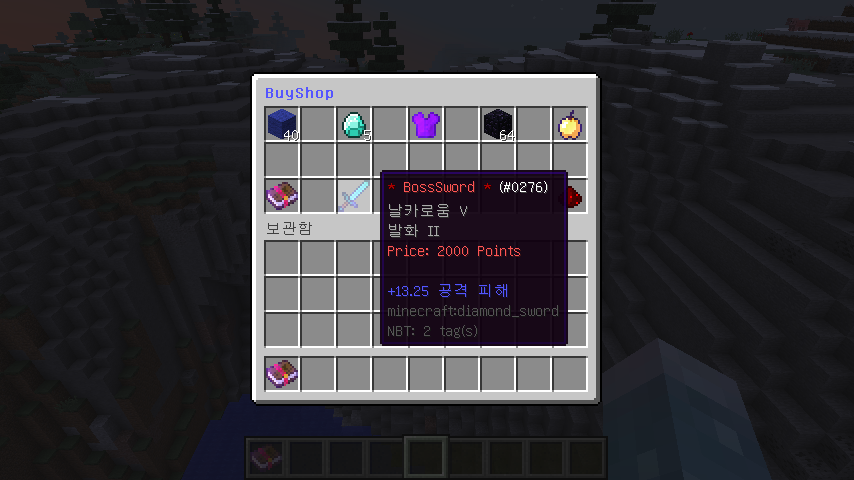Image resolution: width=854 pixels, height=480 pixels.
Task: Buy the stack of 40 lapis blocks
Action: [282, 124]
